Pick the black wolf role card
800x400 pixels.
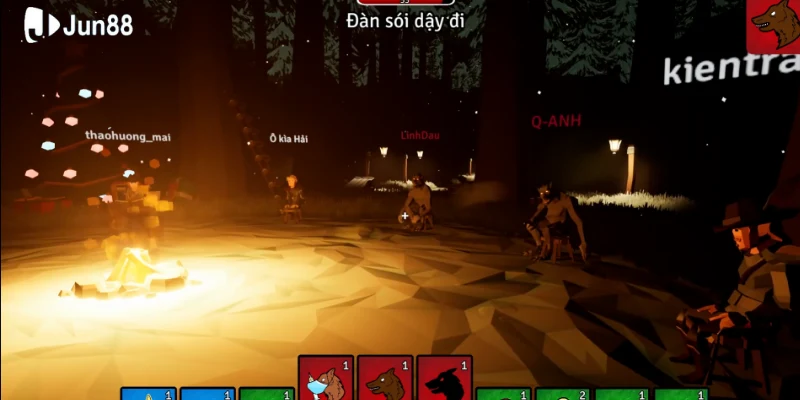click(444, 379)
